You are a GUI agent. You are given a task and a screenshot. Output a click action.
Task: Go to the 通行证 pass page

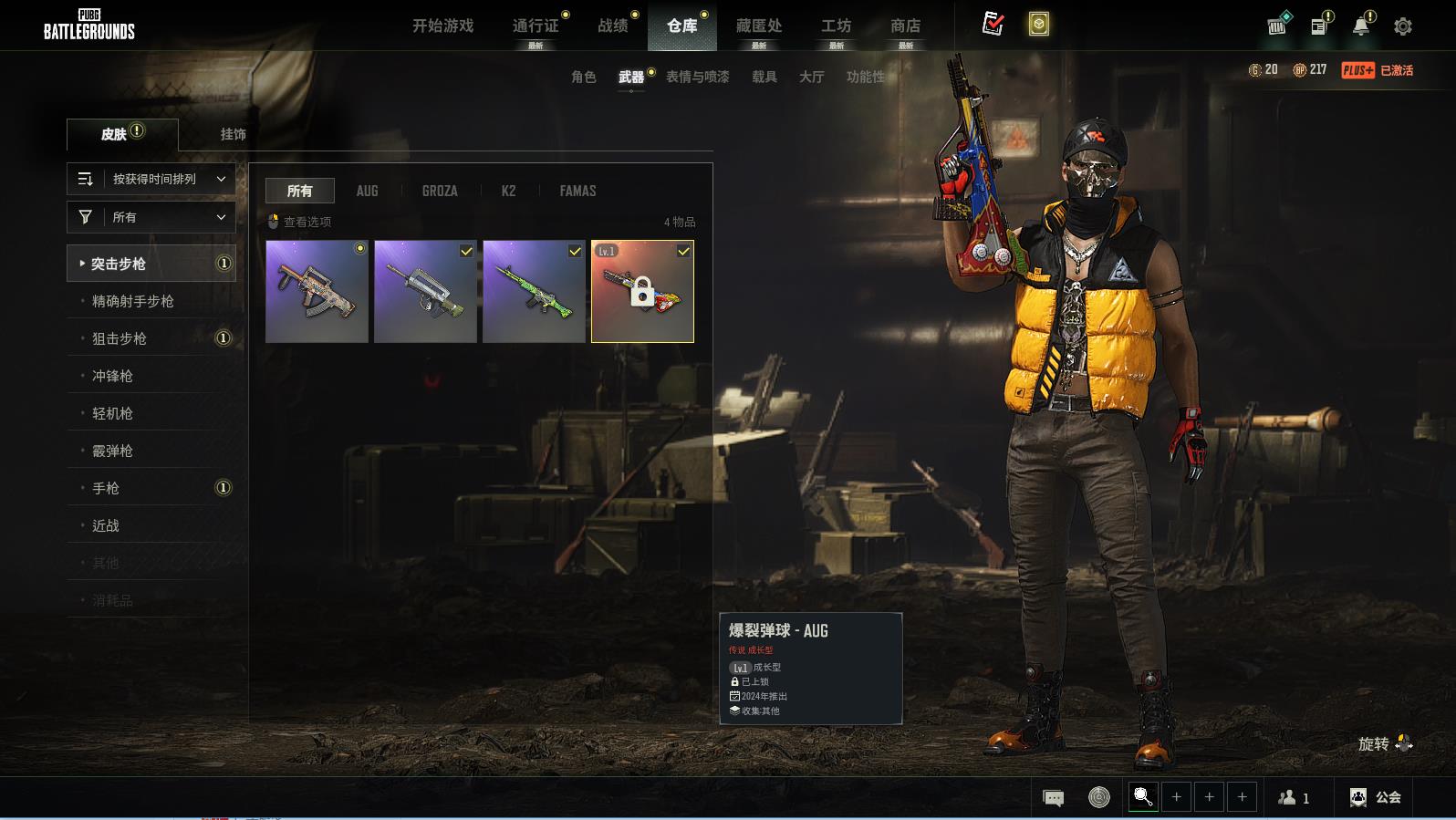536,26
